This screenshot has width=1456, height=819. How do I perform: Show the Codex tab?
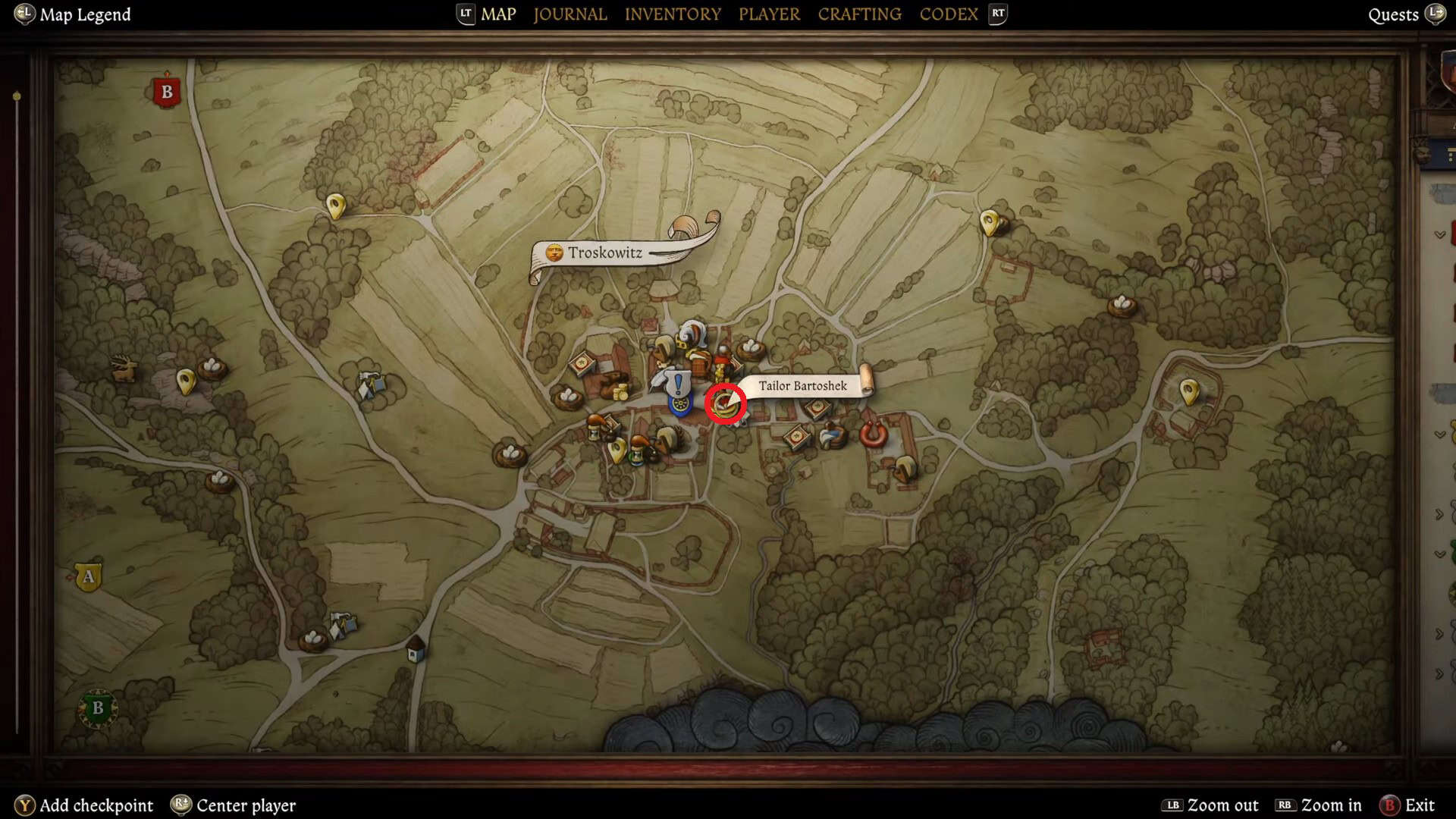coord(948,14)
